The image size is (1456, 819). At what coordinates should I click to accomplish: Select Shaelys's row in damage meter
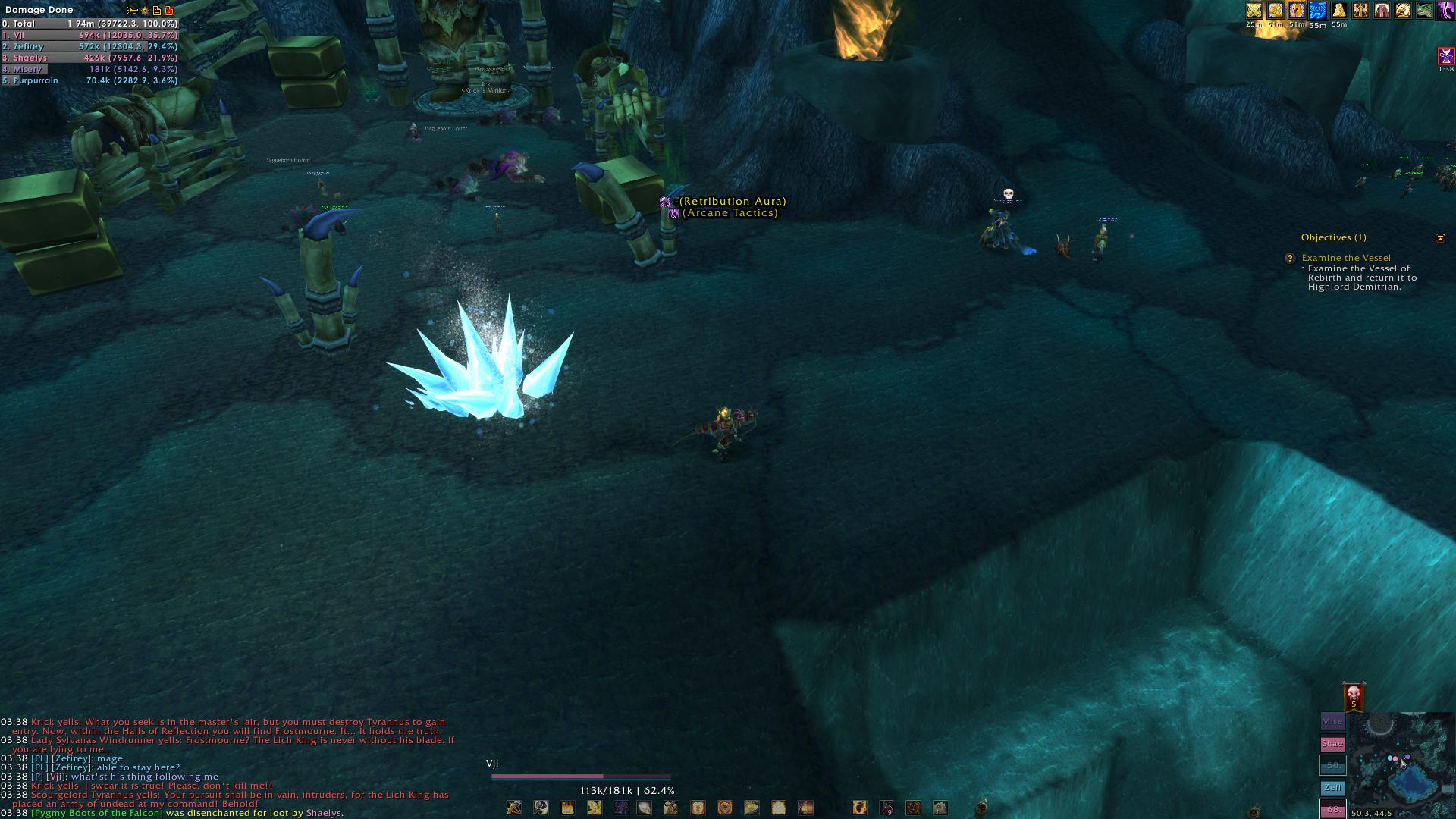89,58
